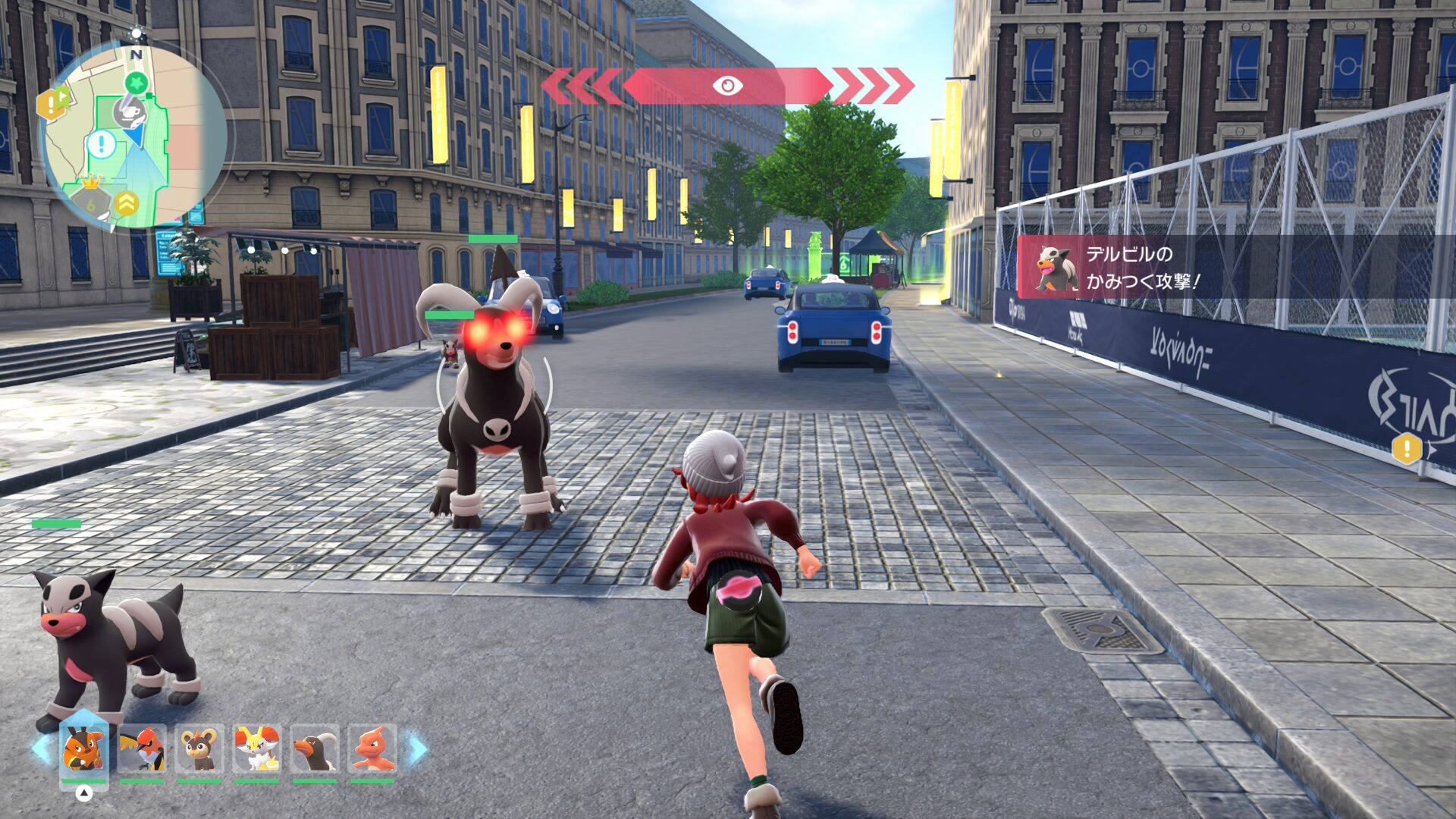Pick Houndoom in the party lineup
Screen dimensions: 1456x819
314,748
